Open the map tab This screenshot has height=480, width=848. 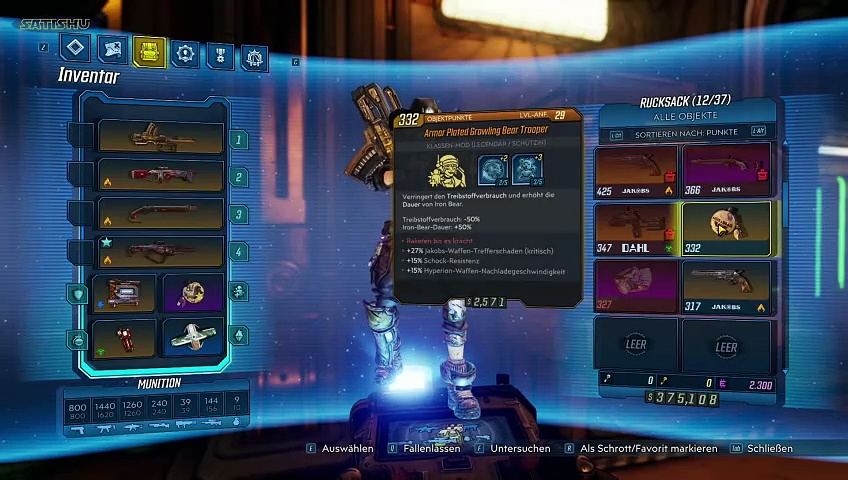click(113, 49)
